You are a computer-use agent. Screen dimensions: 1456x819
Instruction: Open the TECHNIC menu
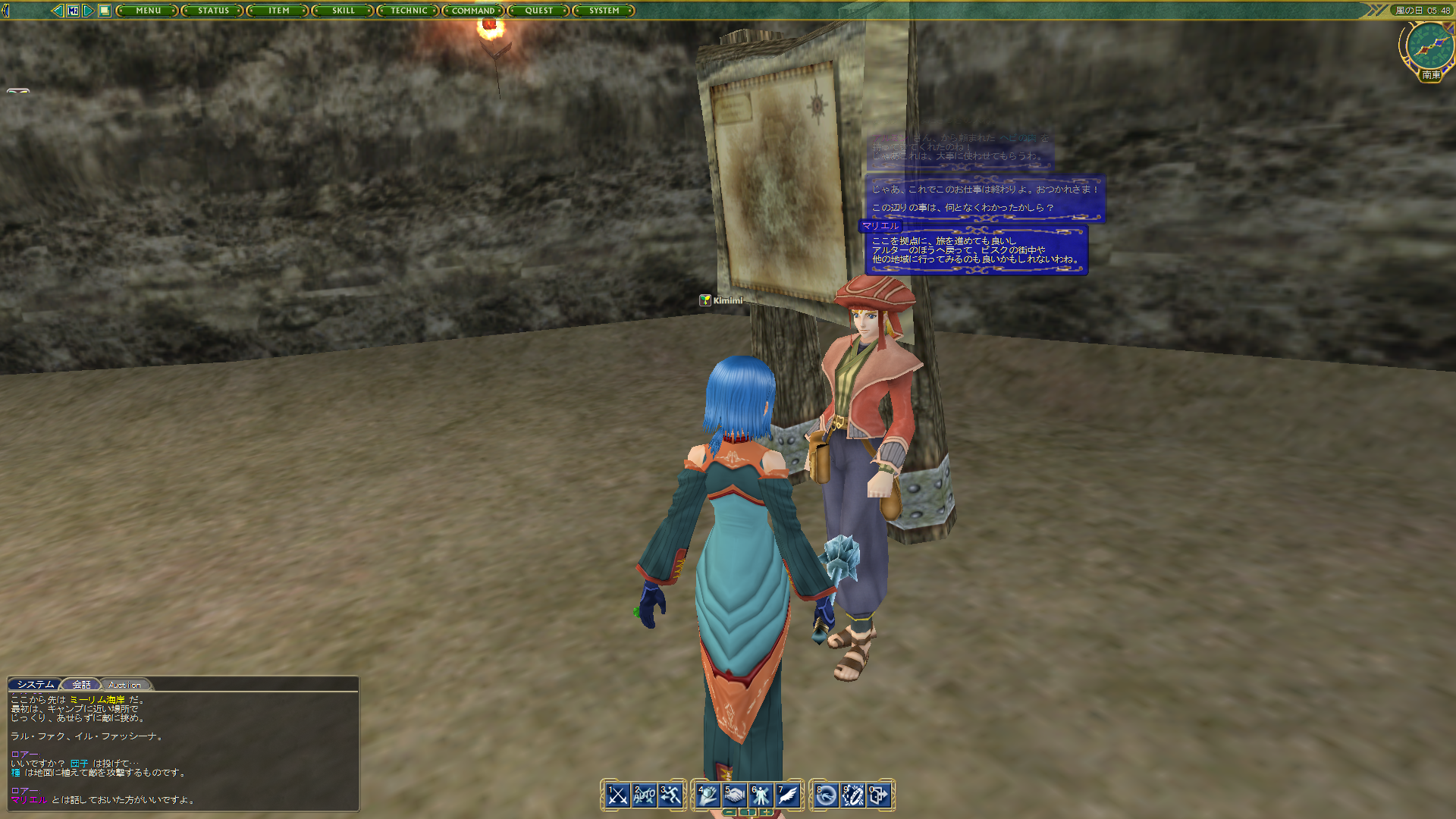(x=407, y=11)
